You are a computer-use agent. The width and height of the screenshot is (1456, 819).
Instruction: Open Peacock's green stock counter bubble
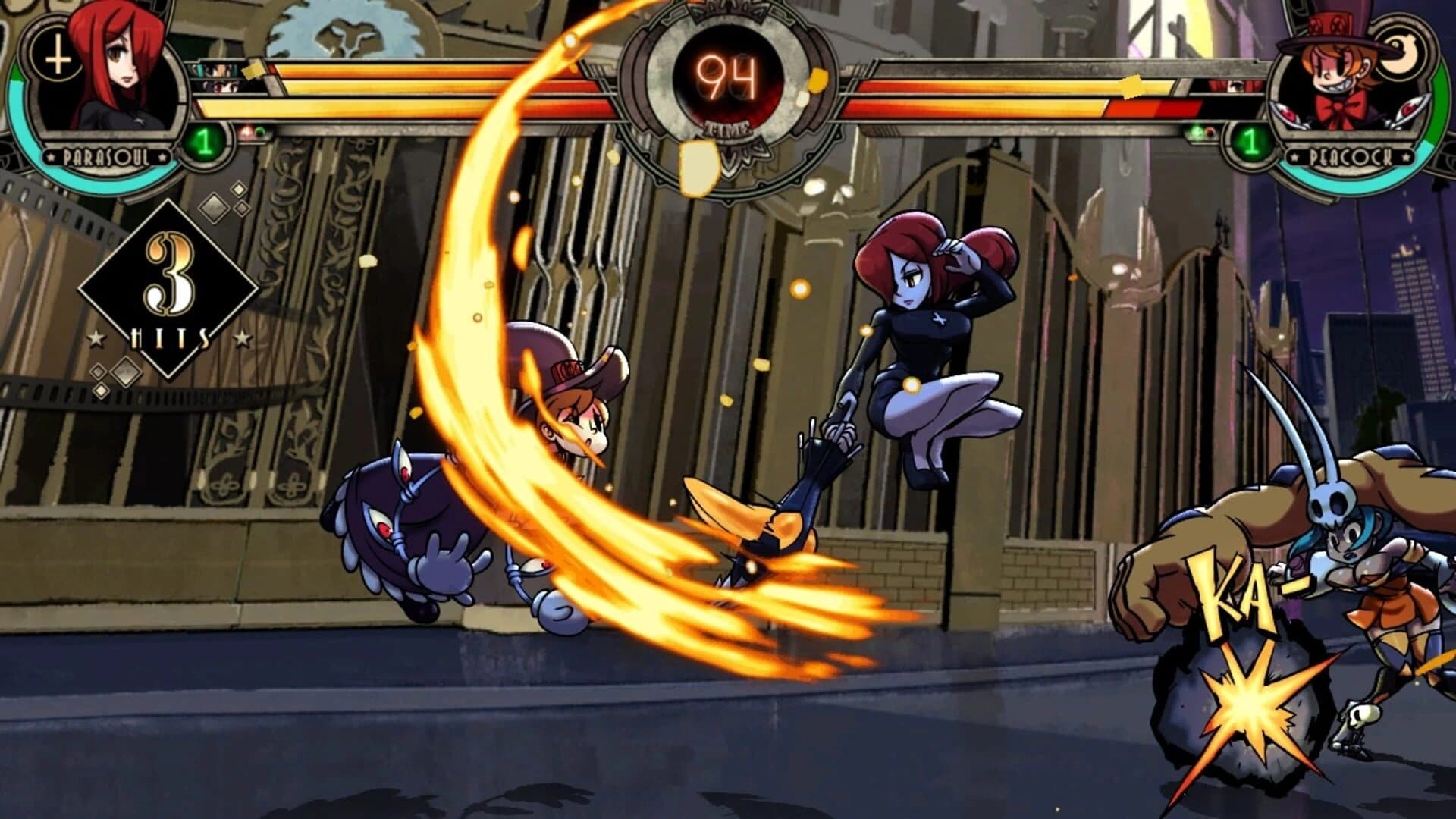(x=1252, y=140)
